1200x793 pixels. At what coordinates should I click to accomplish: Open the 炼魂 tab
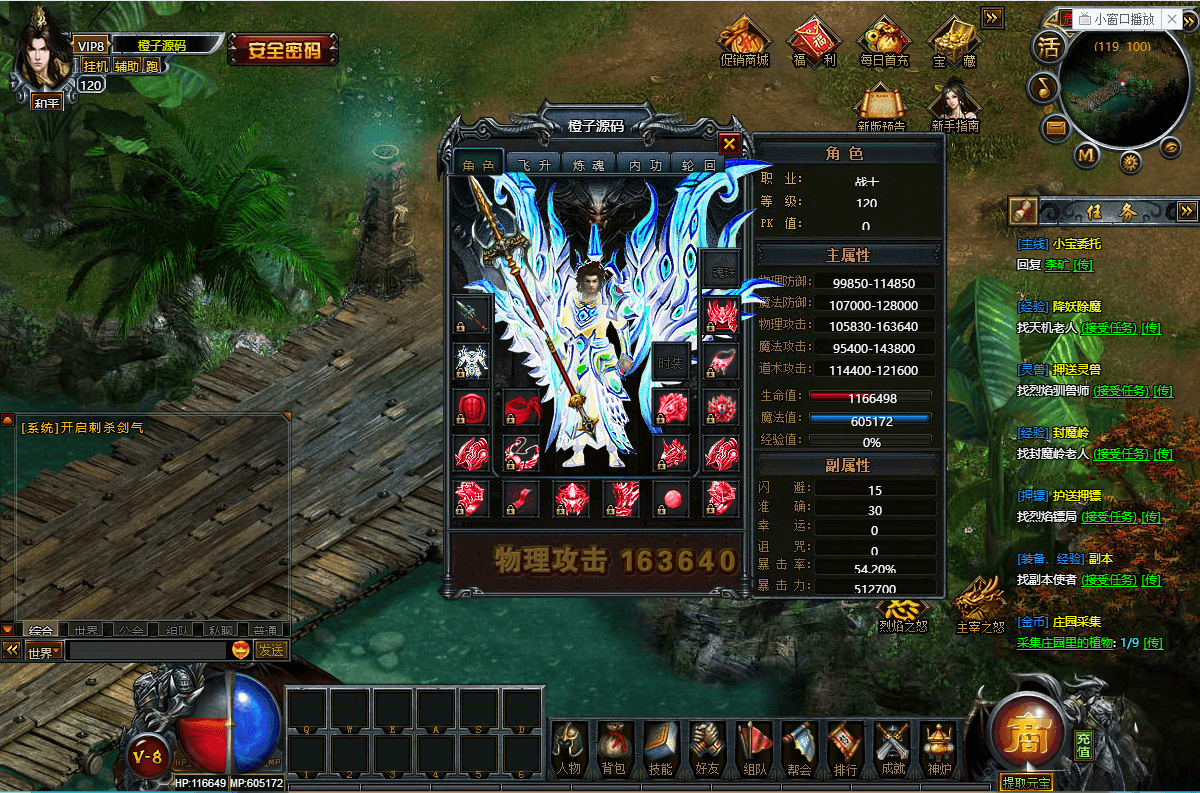(x=587, y=165)
